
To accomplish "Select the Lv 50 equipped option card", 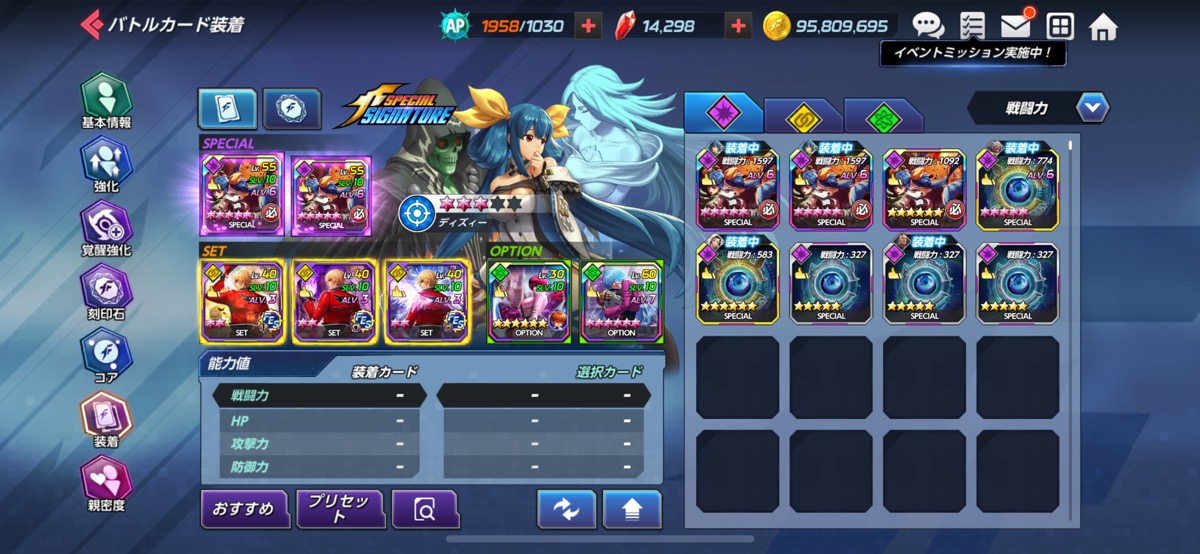I will 621,301.
